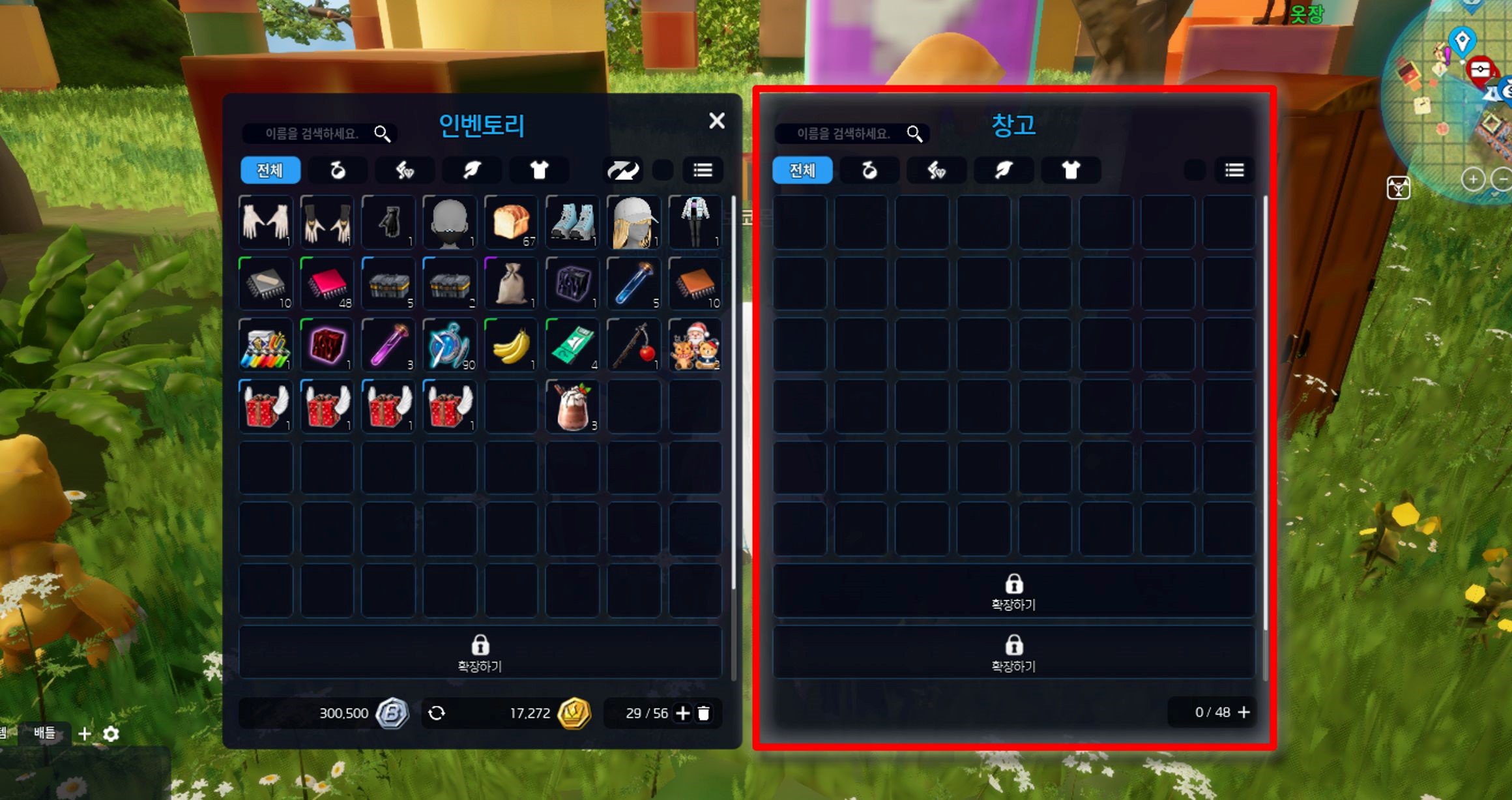Select the cloth sack item

coord(511,284)
